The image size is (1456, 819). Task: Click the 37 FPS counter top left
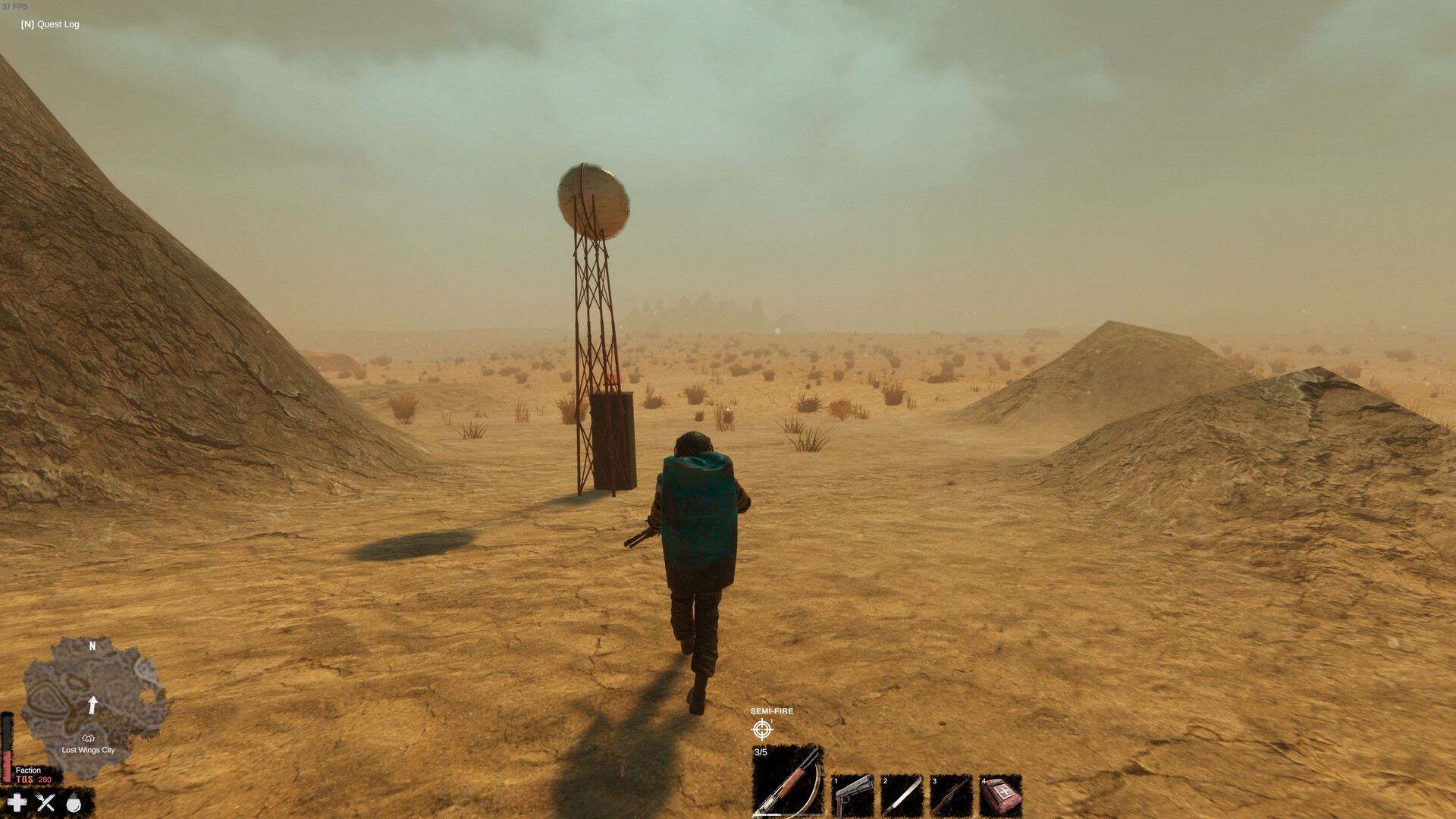coord(15,6)
